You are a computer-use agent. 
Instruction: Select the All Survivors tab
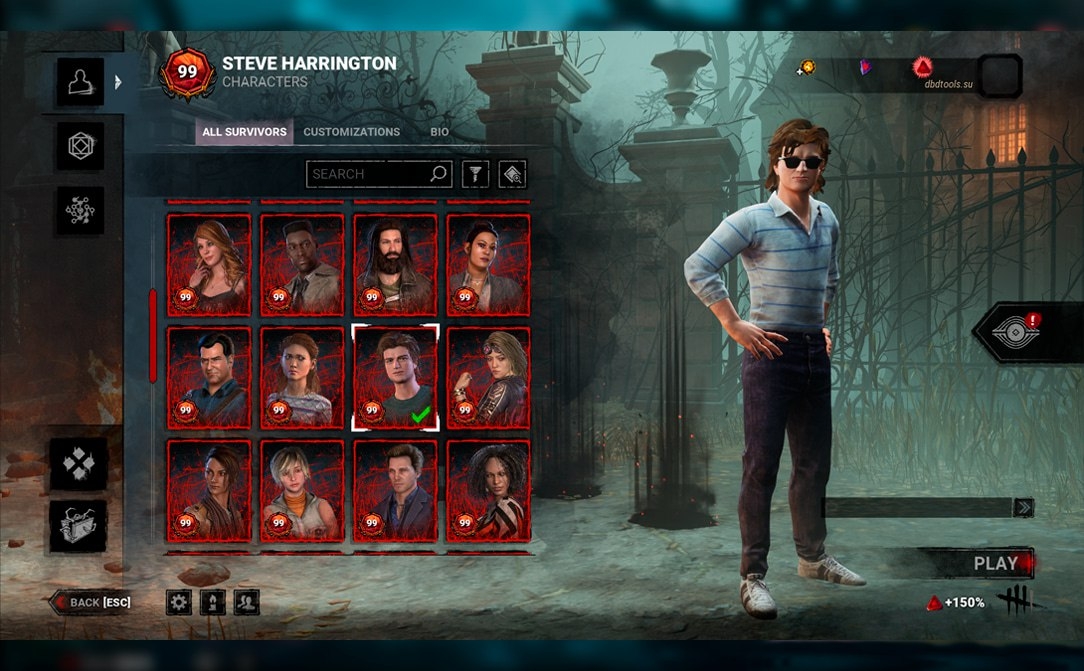tap(244, 132)
